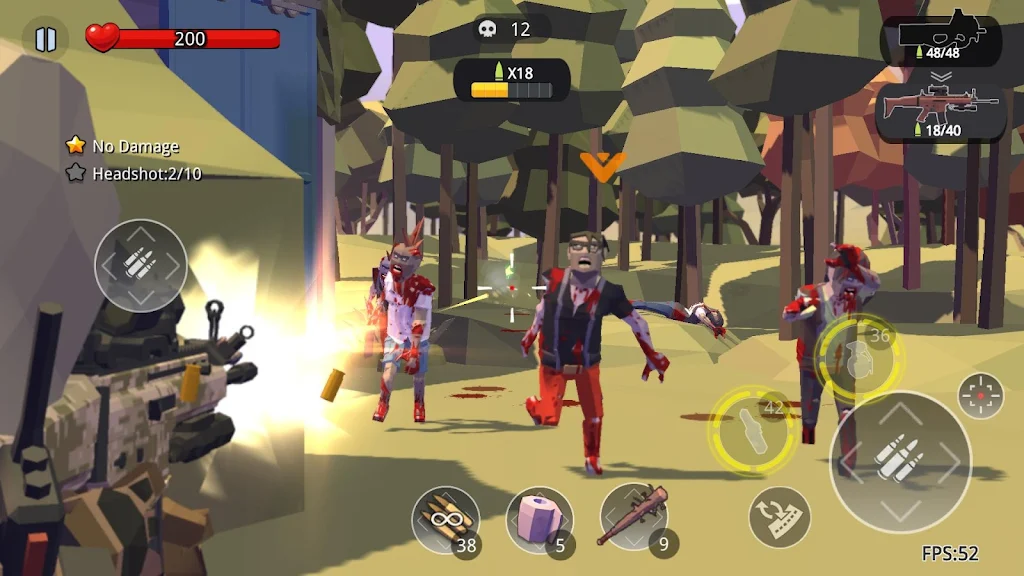This screenshot has height=576, width=1024.
Task: Switch to the red assault rifle slot
Action: 941,111
